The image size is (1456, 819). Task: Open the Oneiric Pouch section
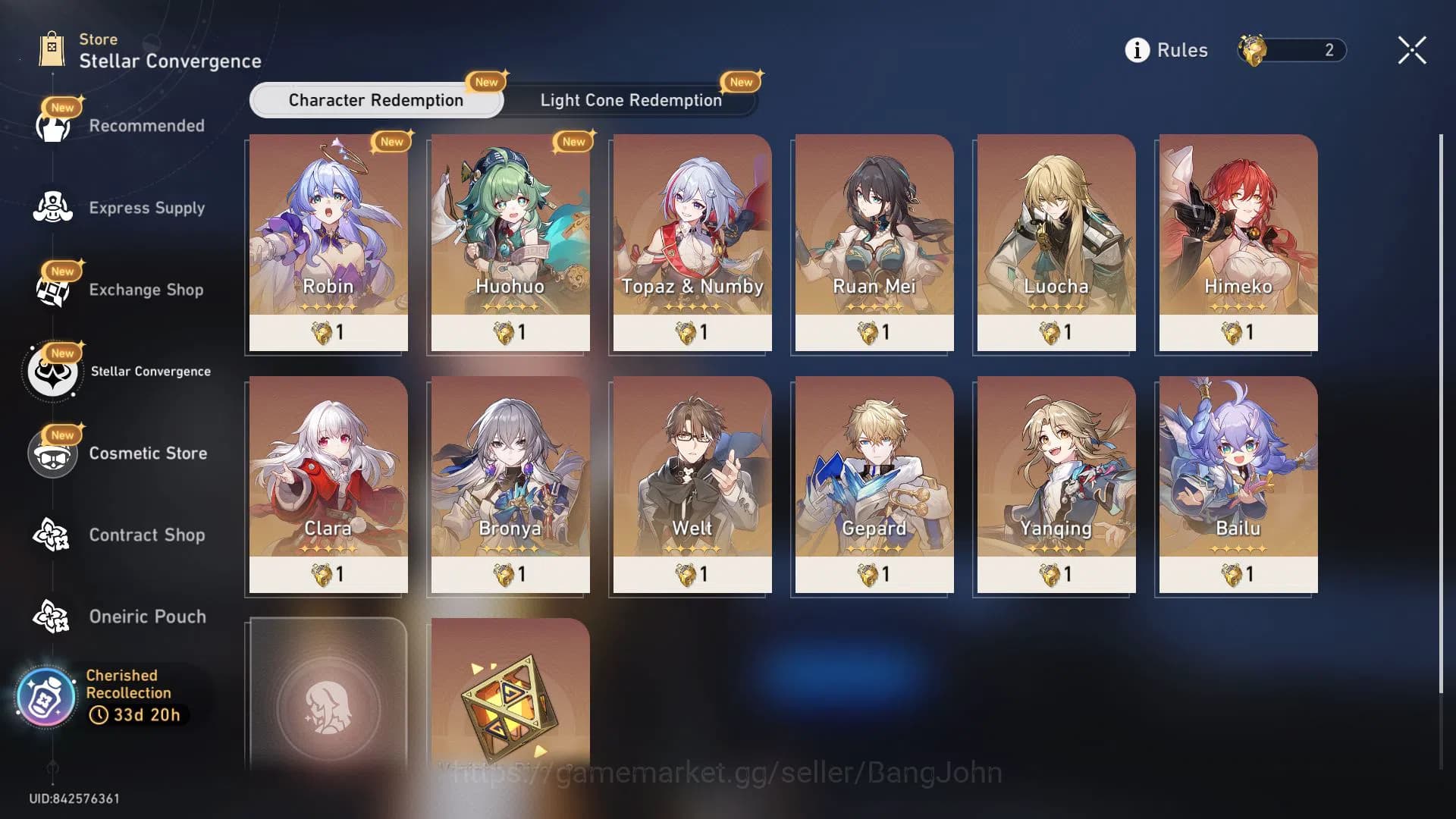point(52,617)
